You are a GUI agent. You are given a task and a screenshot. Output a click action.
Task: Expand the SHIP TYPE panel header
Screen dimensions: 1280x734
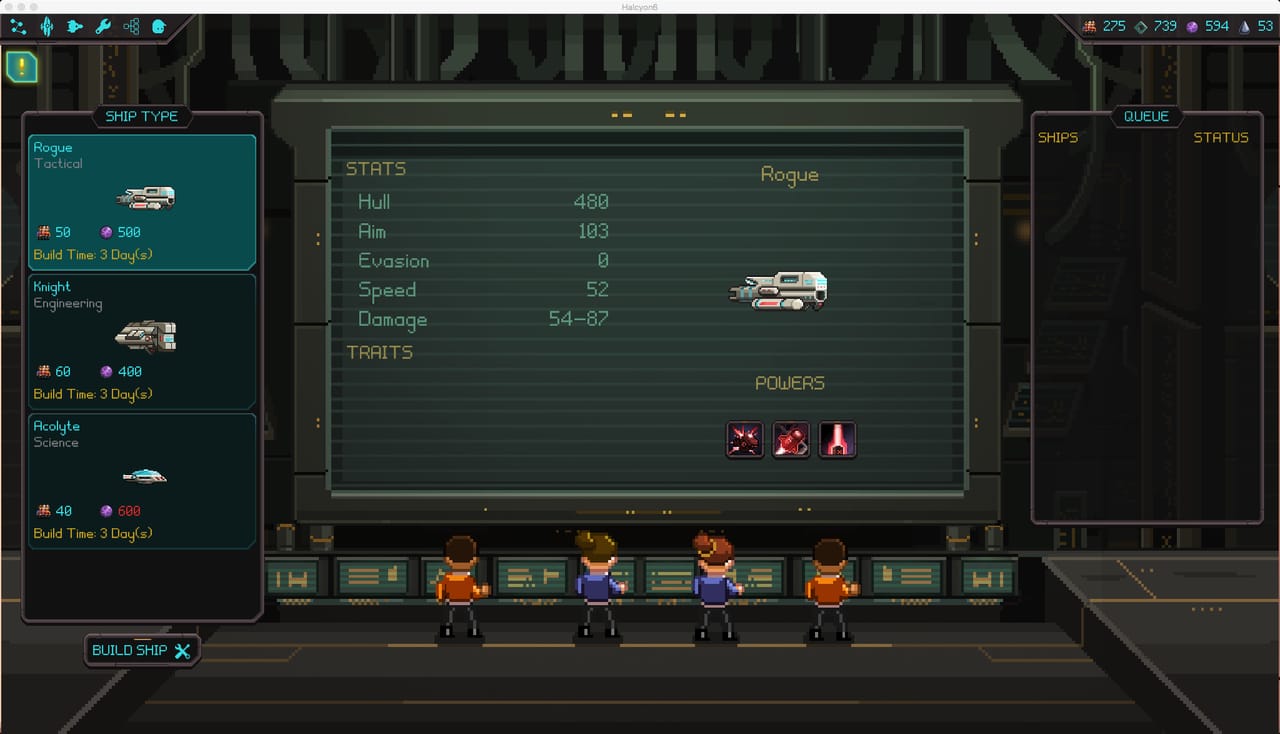[142, 116]
